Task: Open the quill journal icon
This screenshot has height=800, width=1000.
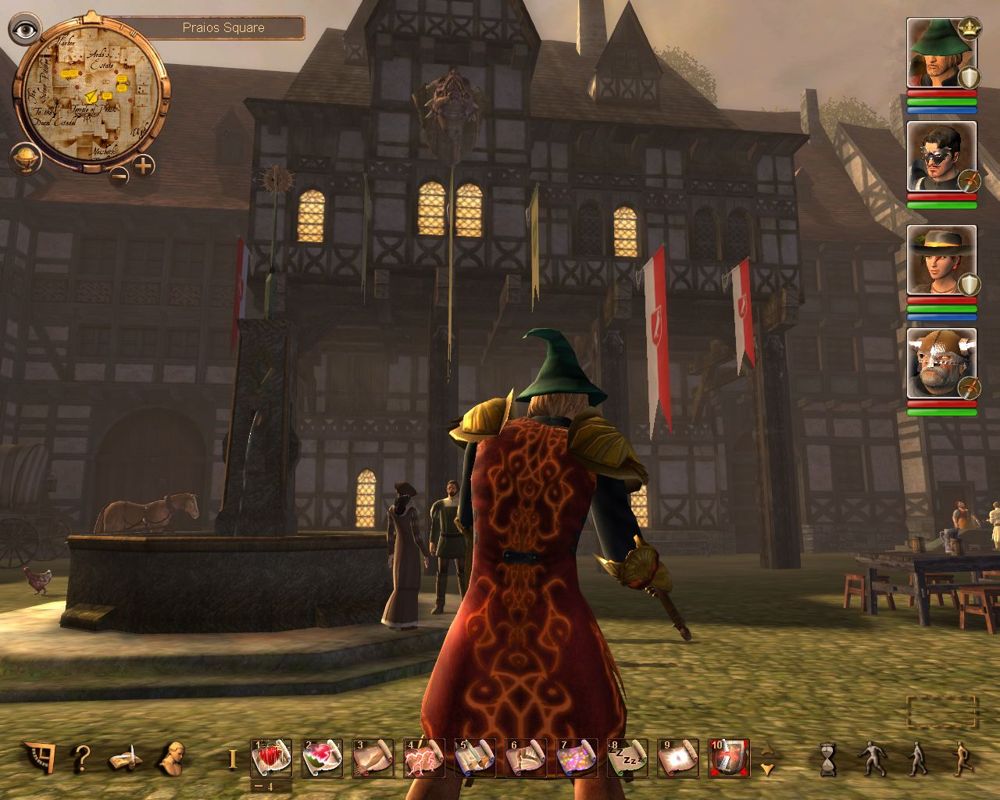Action: tap(125, 759)
